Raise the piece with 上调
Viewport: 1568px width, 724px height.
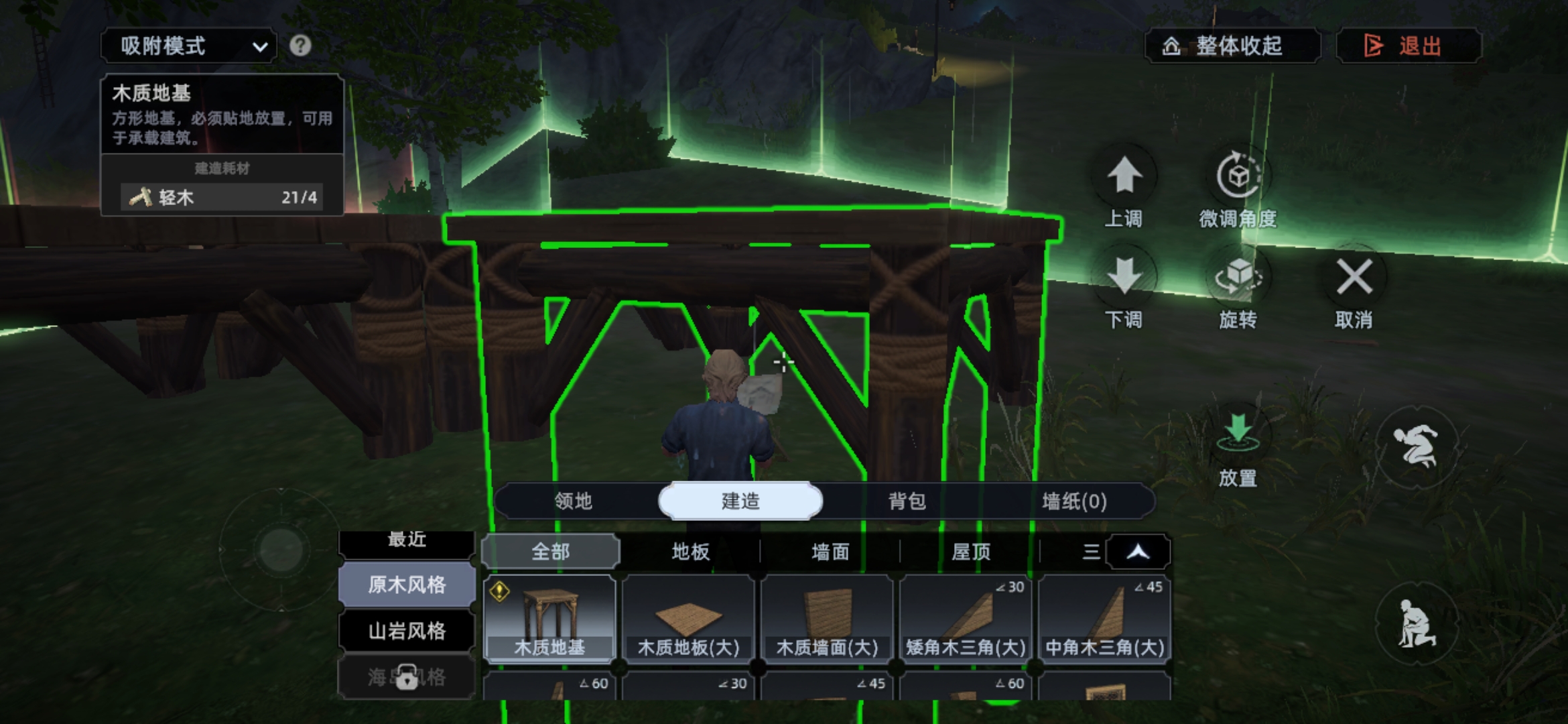[1124, 177]
